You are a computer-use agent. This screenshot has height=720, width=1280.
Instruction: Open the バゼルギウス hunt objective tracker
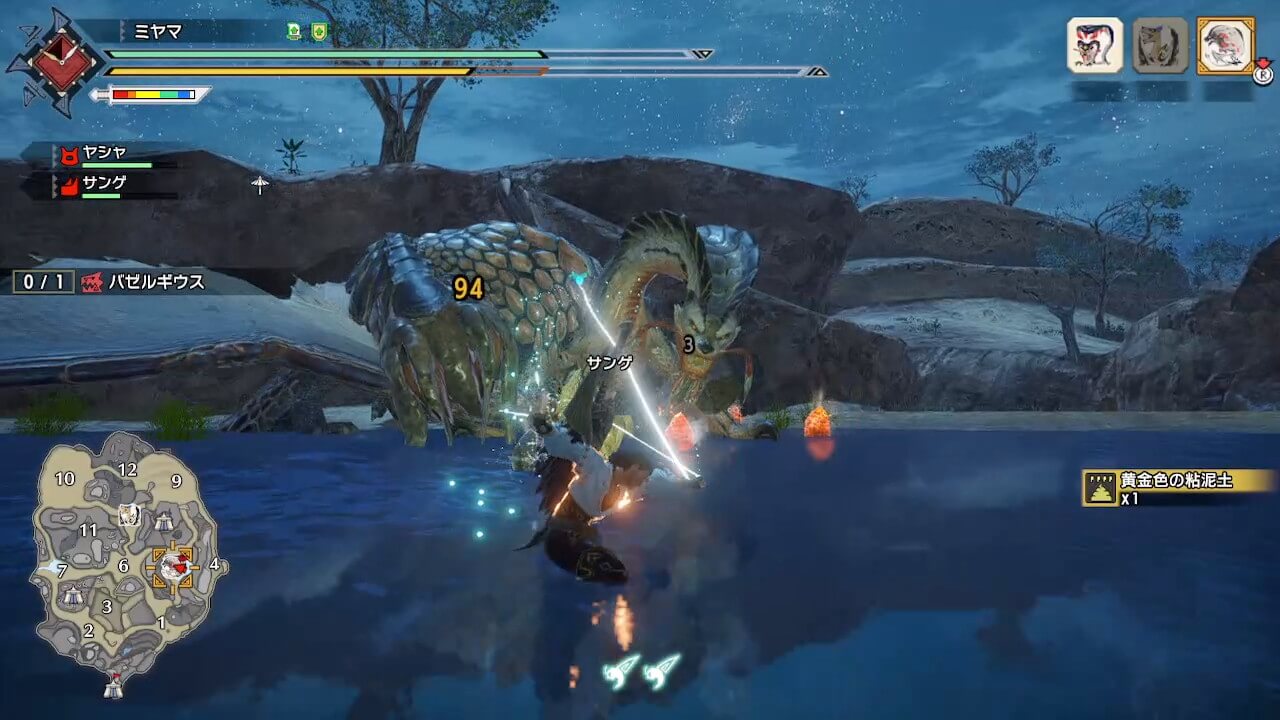coord(110,282)
